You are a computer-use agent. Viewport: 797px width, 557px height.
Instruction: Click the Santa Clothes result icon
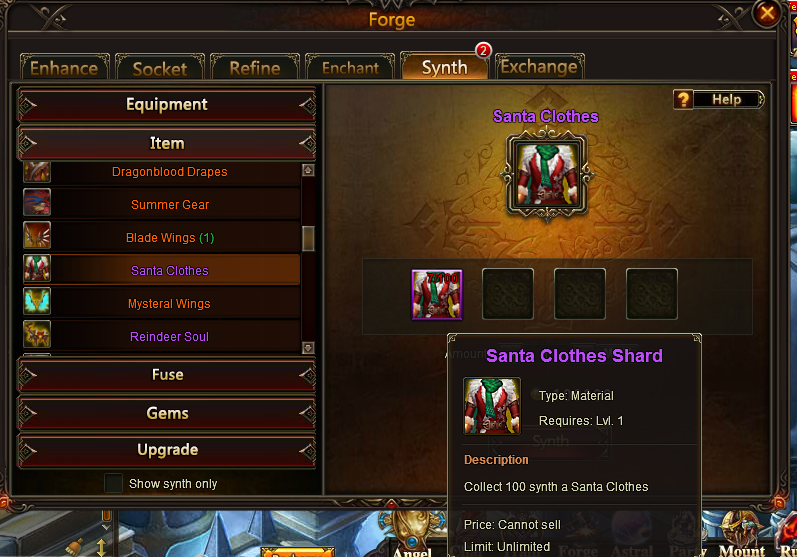click(546, 172)
